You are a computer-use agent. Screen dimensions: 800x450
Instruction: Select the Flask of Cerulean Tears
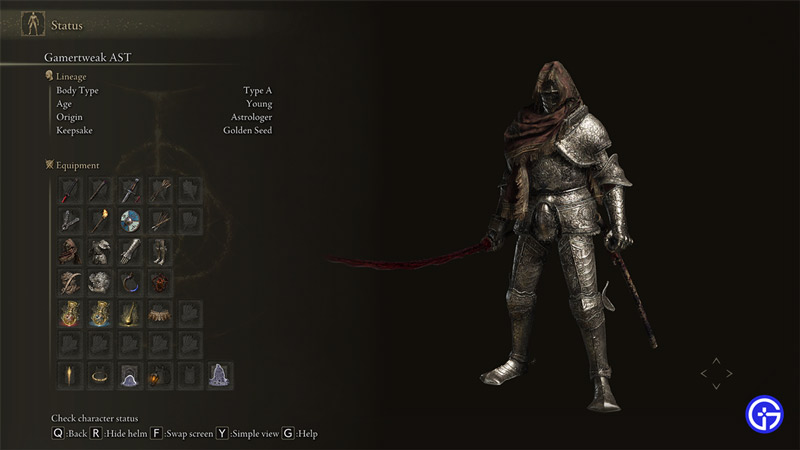(100, 314)
